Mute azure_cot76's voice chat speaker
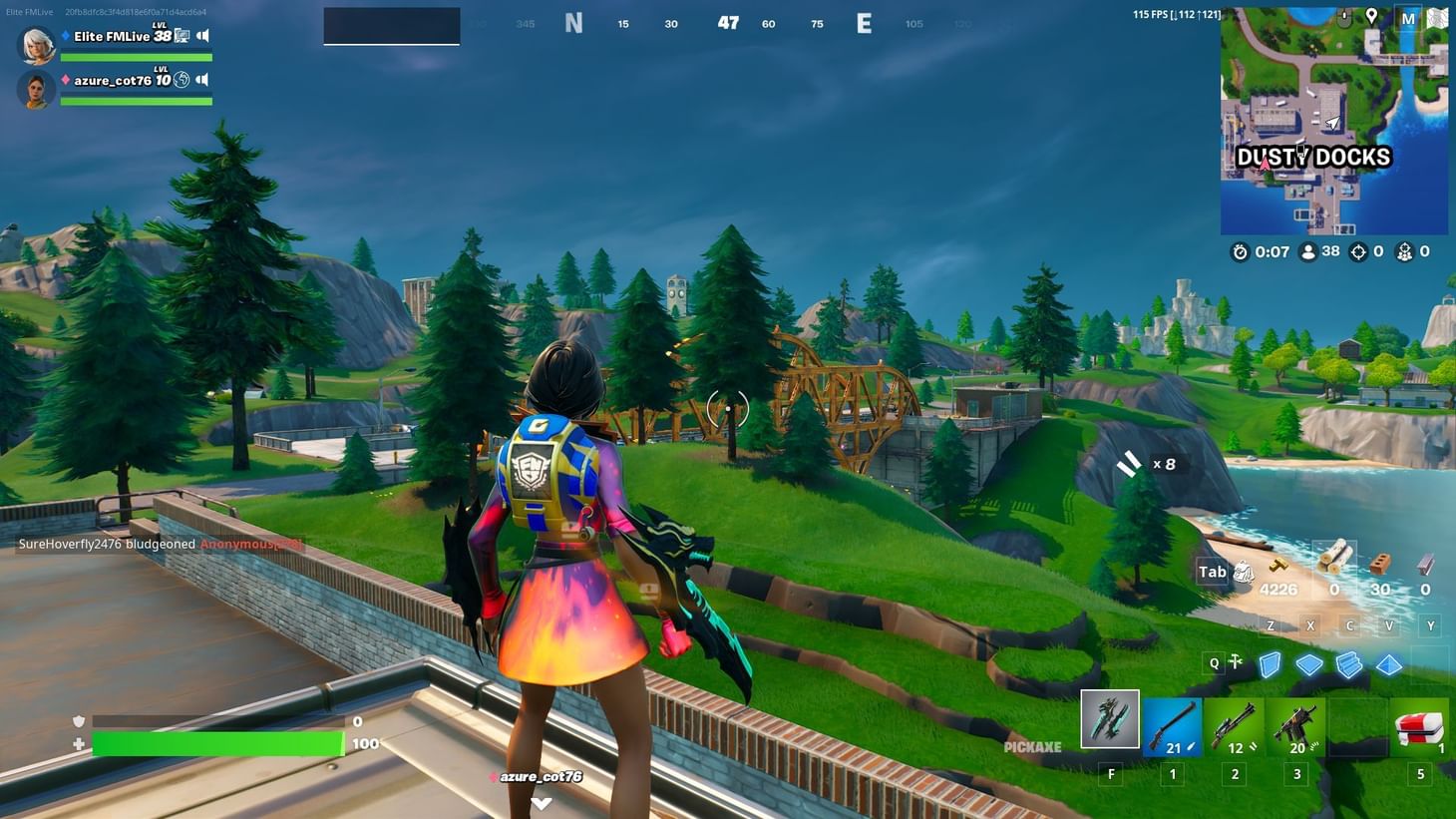This screenshot has height=819, width=1456. click(x=204, y=79)
